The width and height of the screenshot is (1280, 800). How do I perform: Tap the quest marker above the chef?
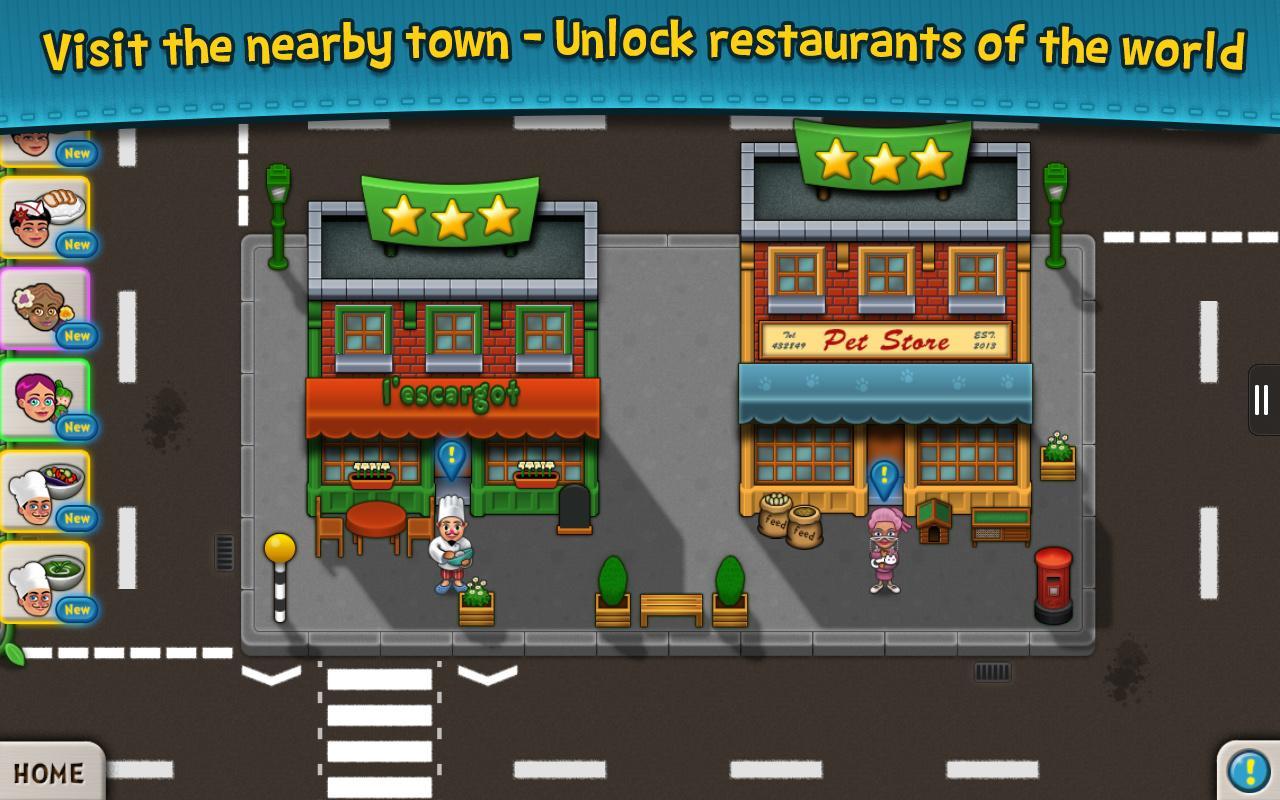(x=452, y=459)
